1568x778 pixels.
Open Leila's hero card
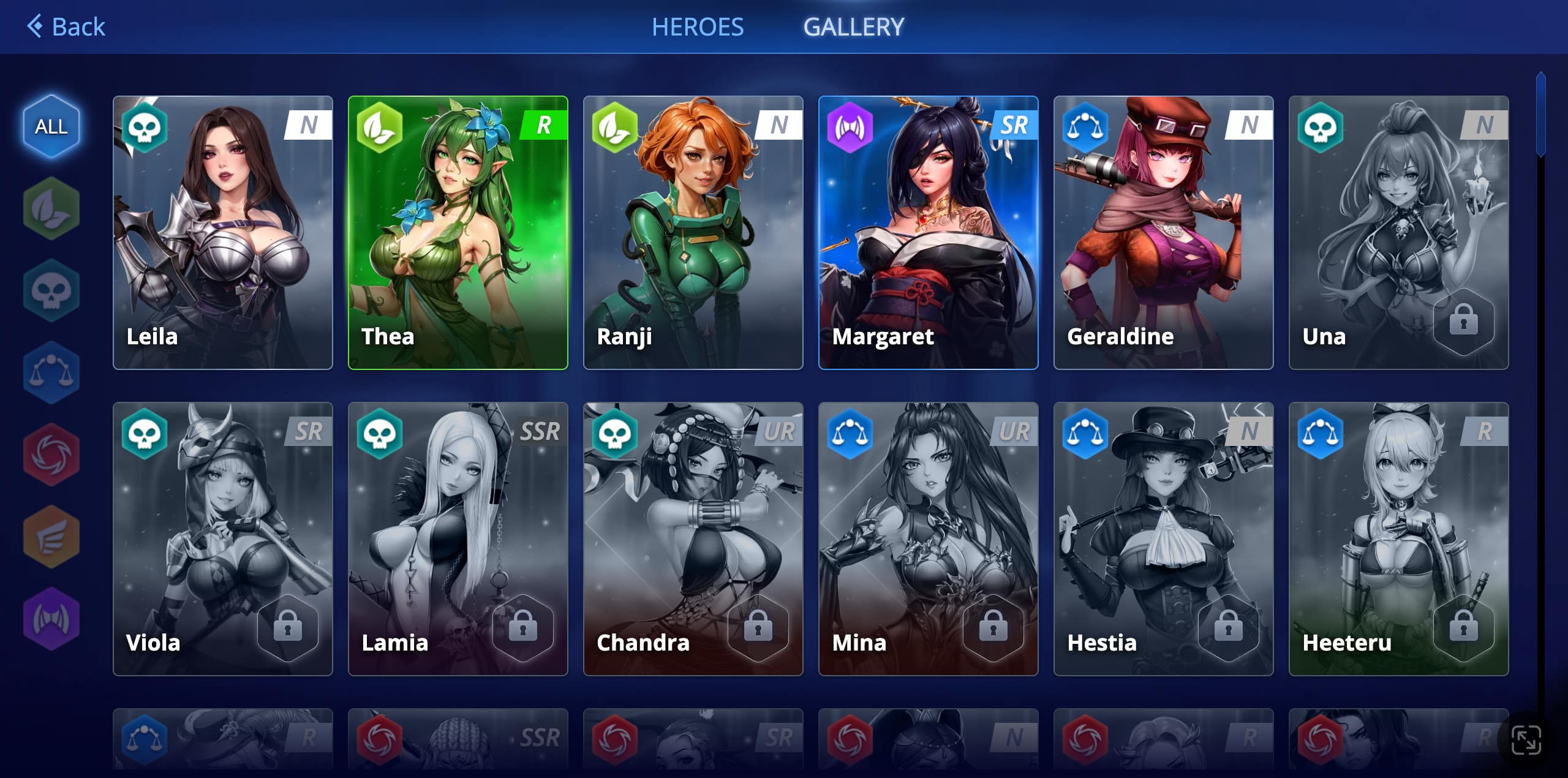click(223, 233)
